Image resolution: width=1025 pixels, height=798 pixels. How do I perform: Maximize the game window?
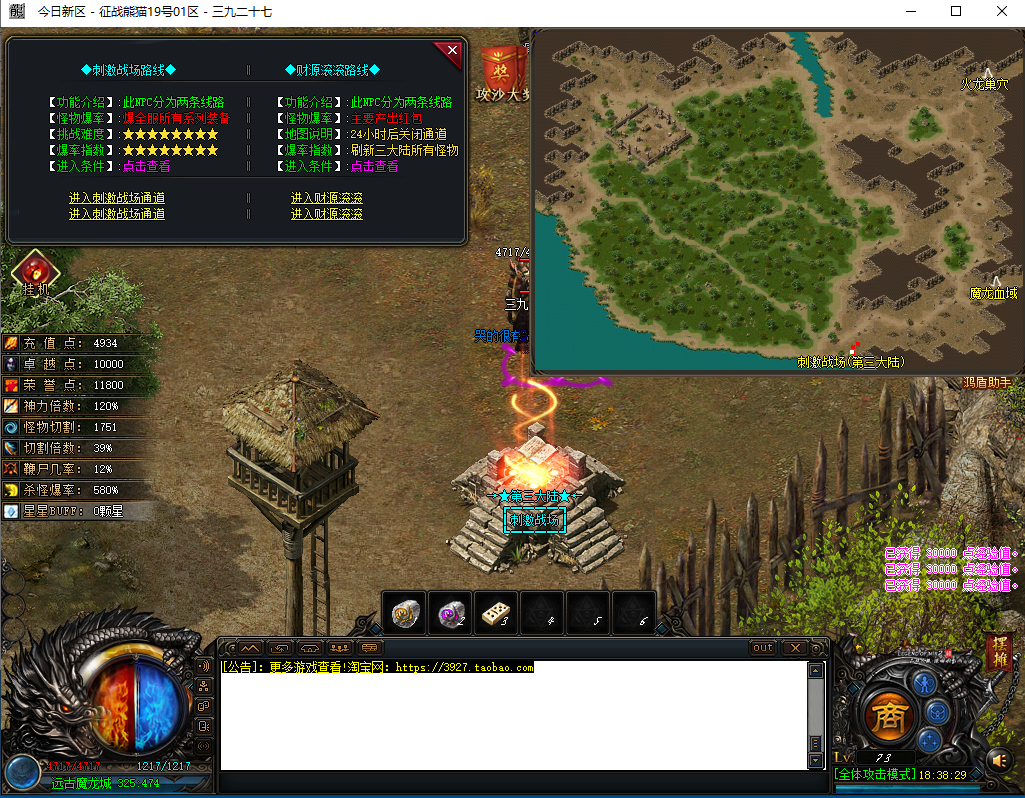(956, 12)
